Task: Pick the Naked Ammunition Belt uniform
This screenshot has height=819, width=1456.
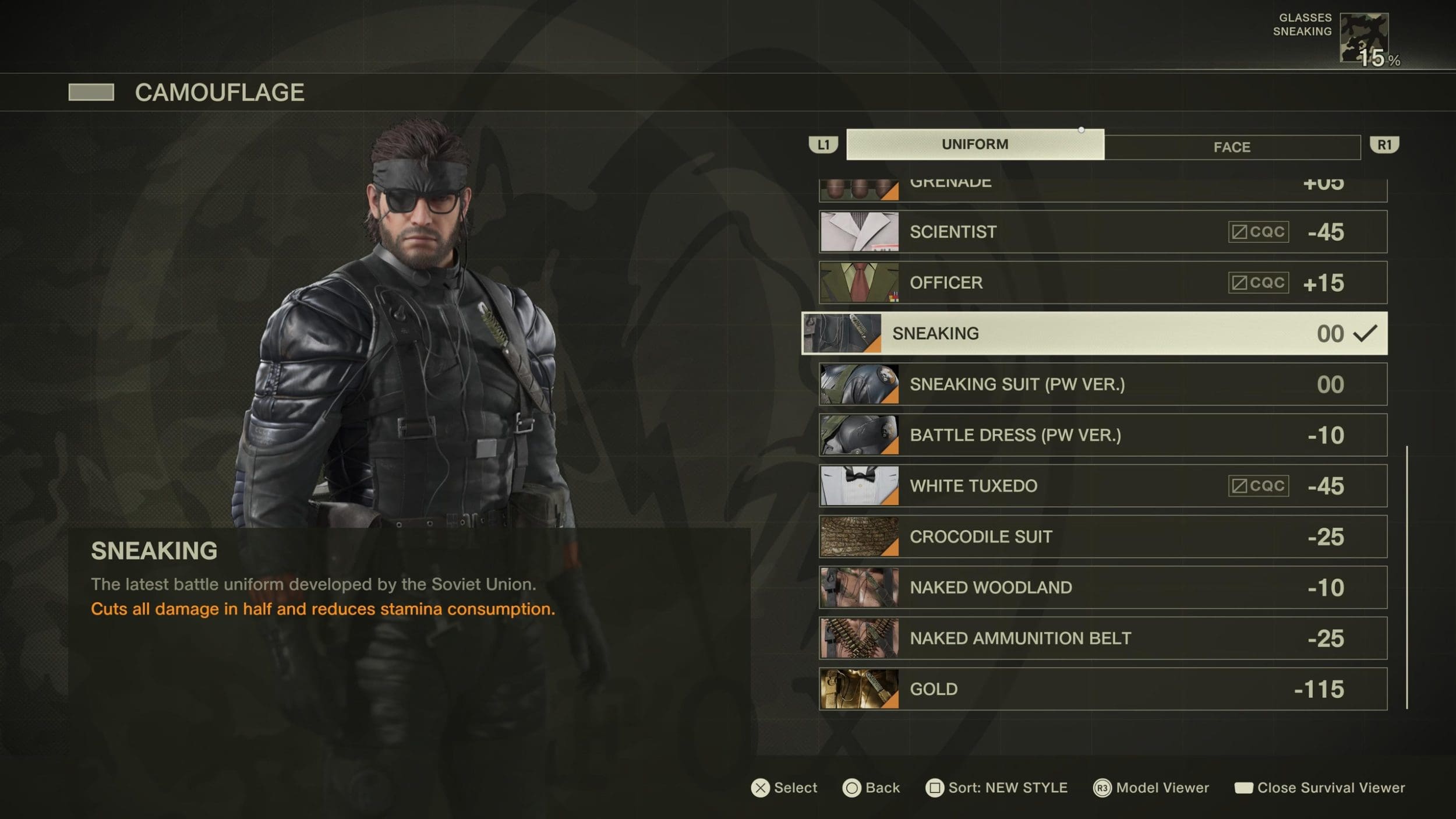Action: (x=1102, y=638)
